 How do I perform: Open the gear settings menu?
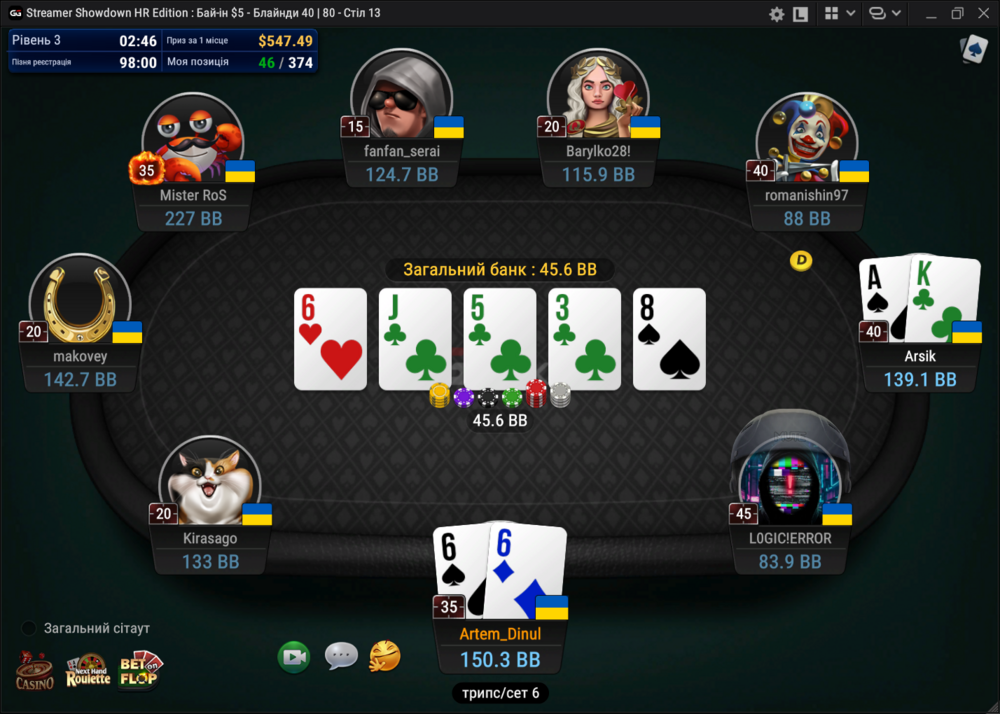[776, 14]
